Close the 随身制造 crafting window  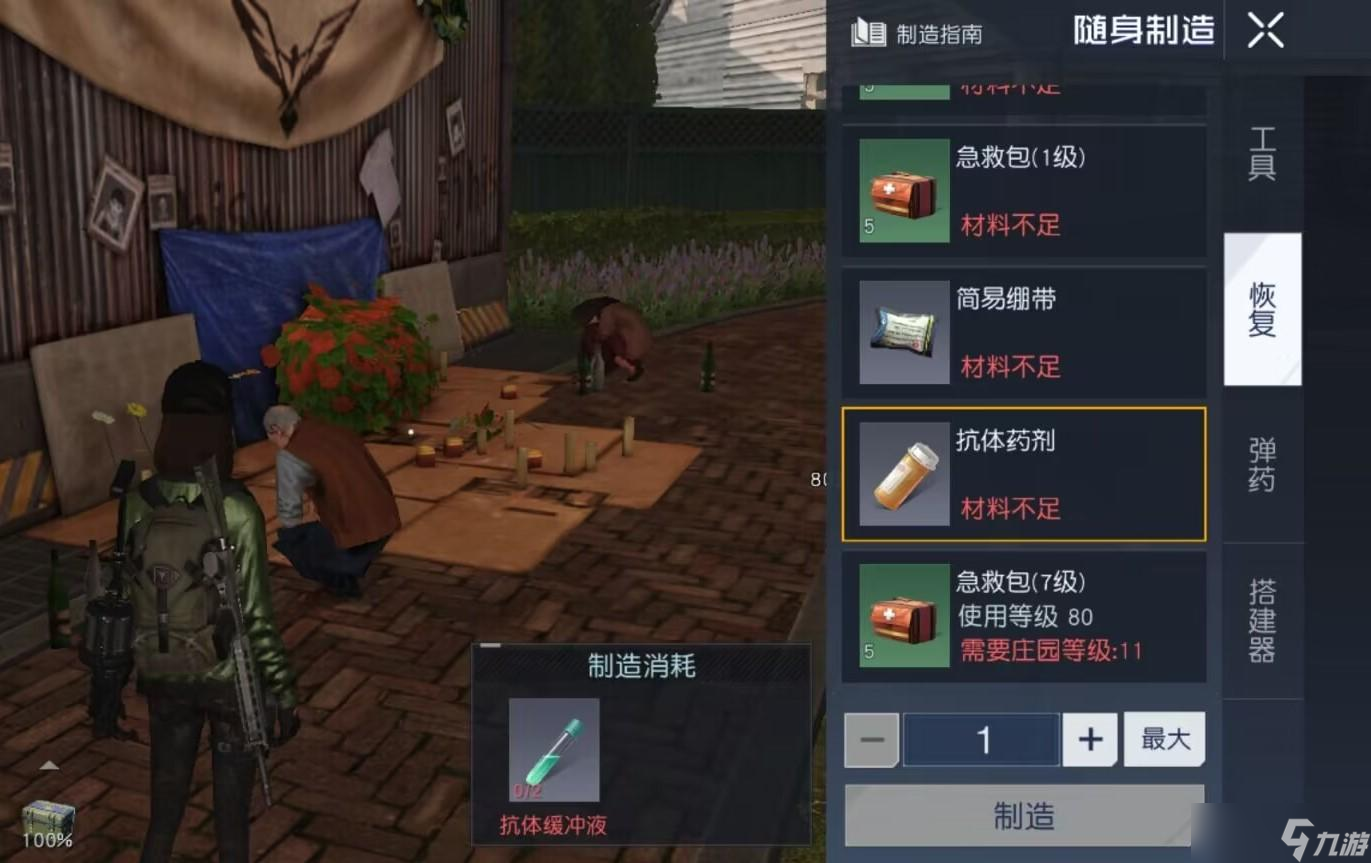click(x=1265, y=31)
